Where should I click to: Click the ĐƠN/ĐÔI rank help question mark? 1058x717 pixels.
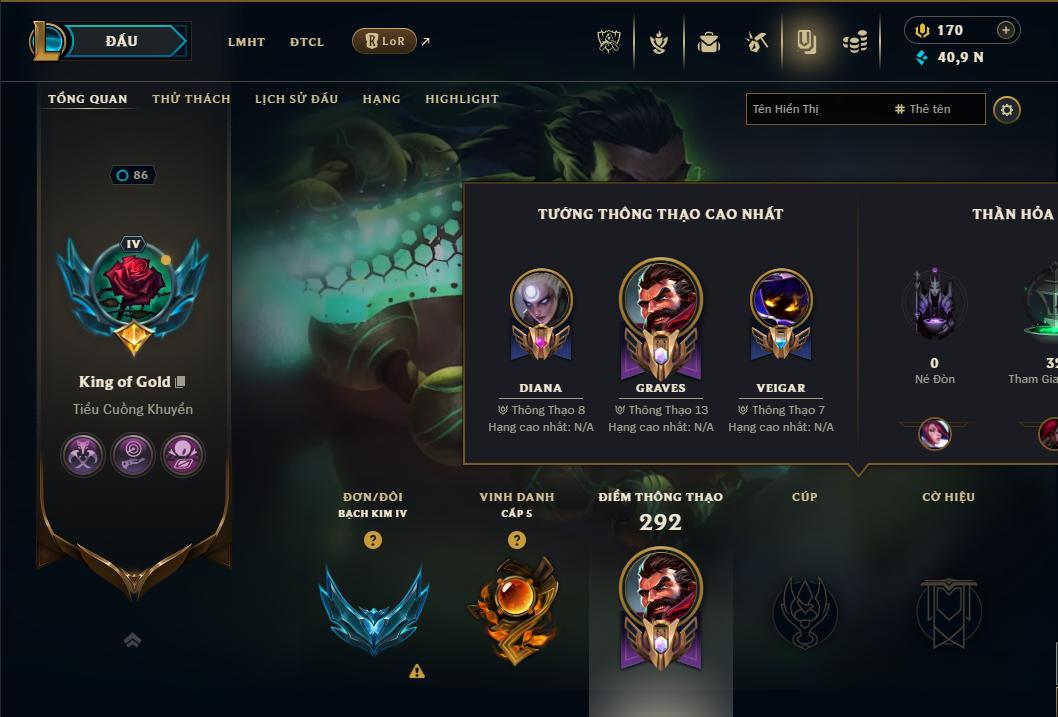(373, 540)
